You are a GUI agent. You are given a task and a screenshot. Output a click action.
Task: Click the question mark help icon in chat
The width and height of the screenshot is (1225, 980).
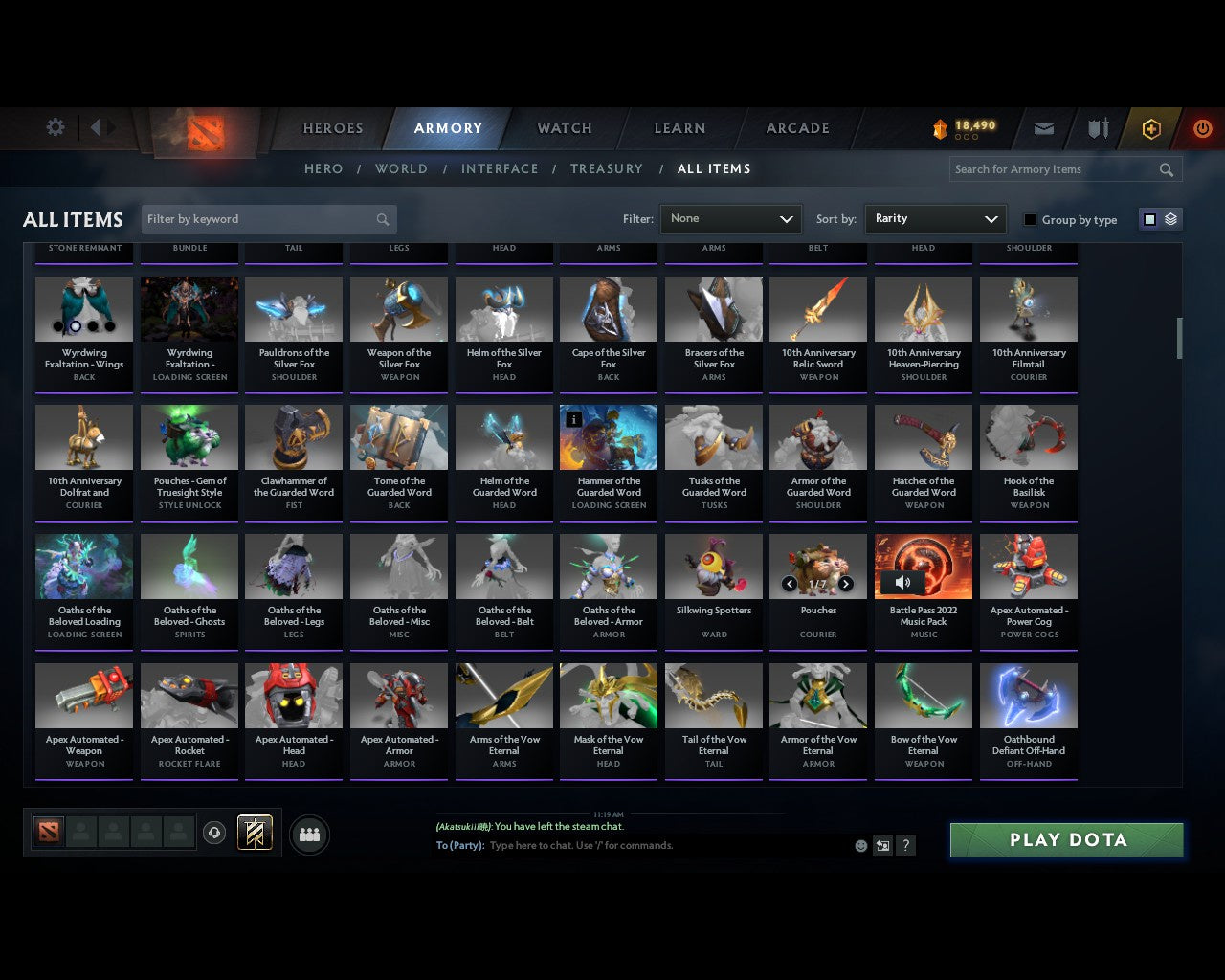[x=905, y=846]
